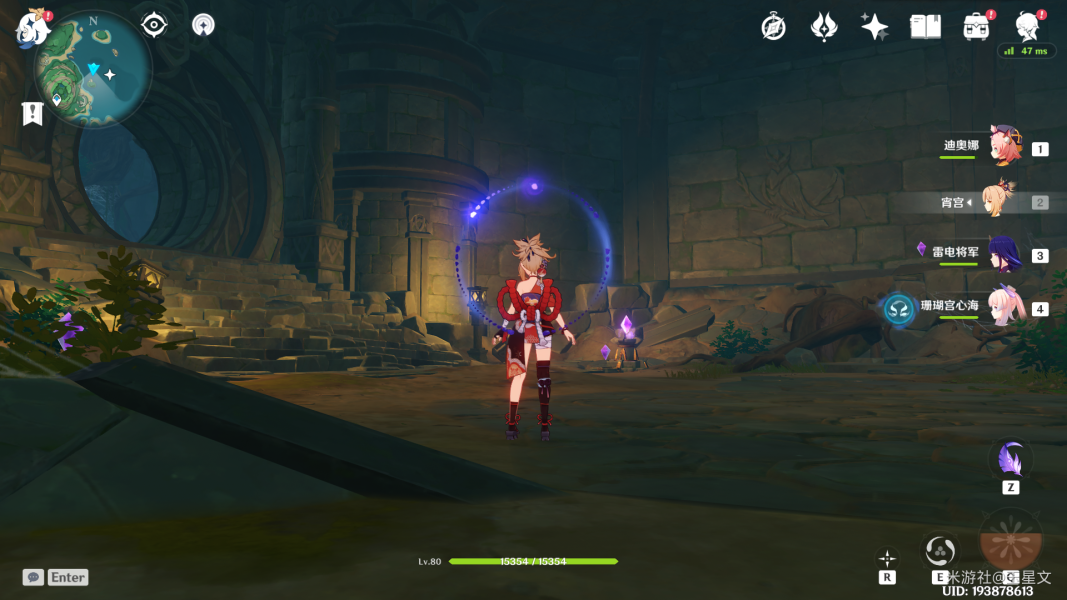Open the Paimon main menu
The image size is (1067, 600).
click(32, 28)
